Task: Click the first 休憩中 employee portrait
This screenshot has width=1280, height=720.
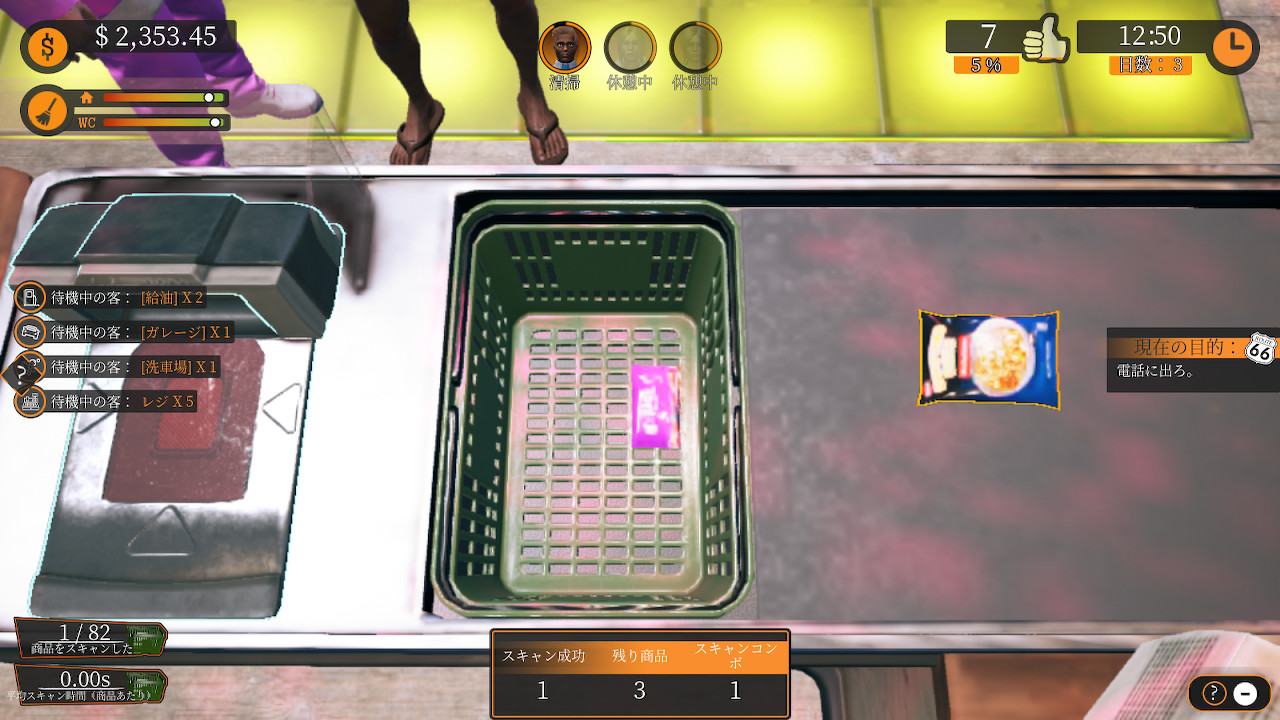Action: 630,44
